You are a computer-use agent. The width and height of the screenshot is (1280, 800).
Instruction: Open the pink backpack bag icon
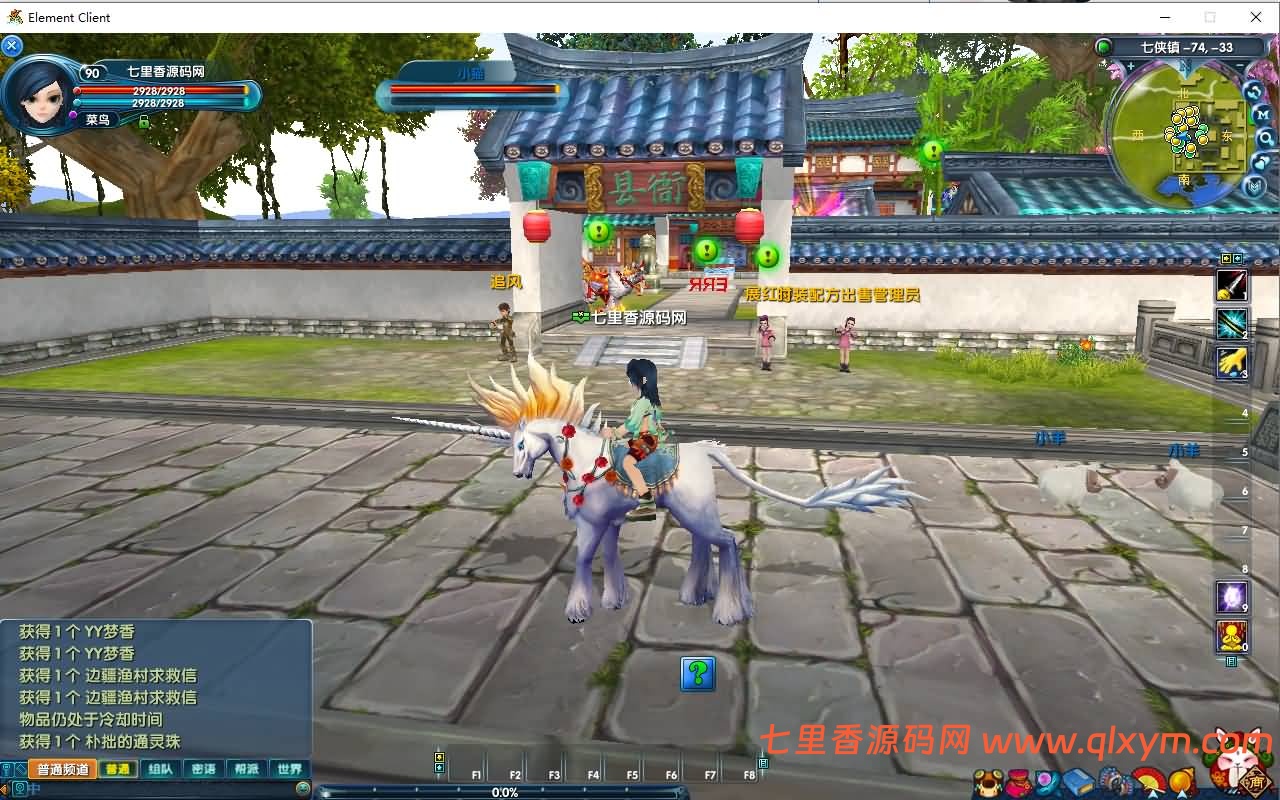tap(1017, 781)
